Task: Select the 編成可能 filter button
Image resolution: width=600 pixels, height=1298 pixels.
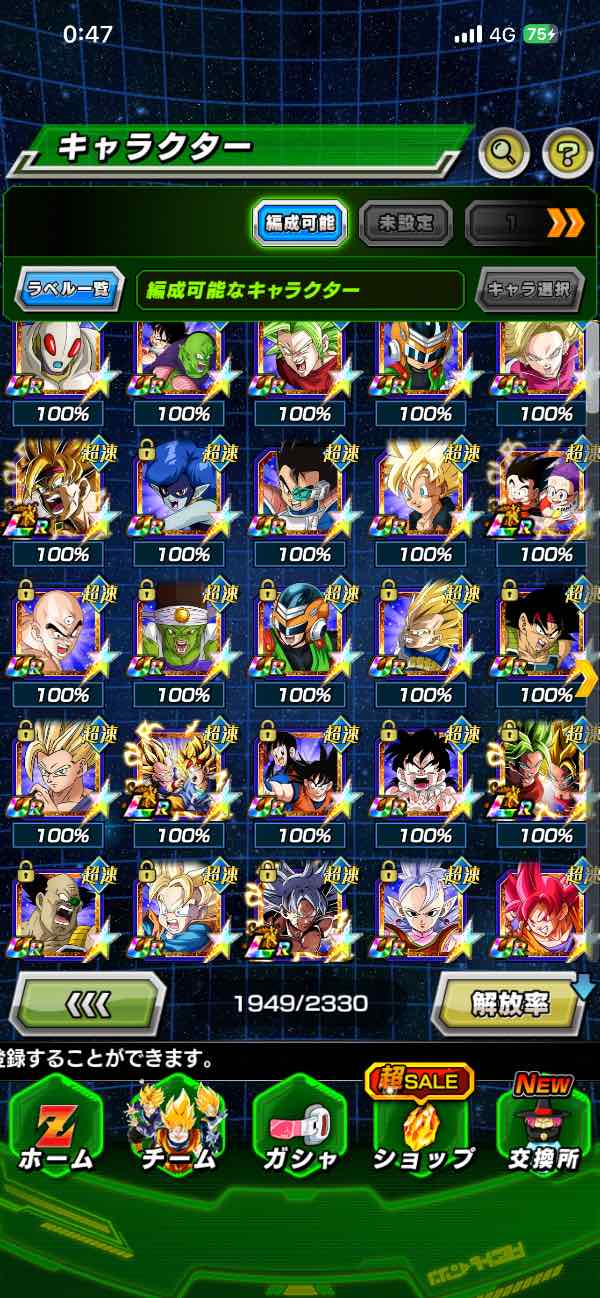Action: pyautogui.click(x=299, y=223)
